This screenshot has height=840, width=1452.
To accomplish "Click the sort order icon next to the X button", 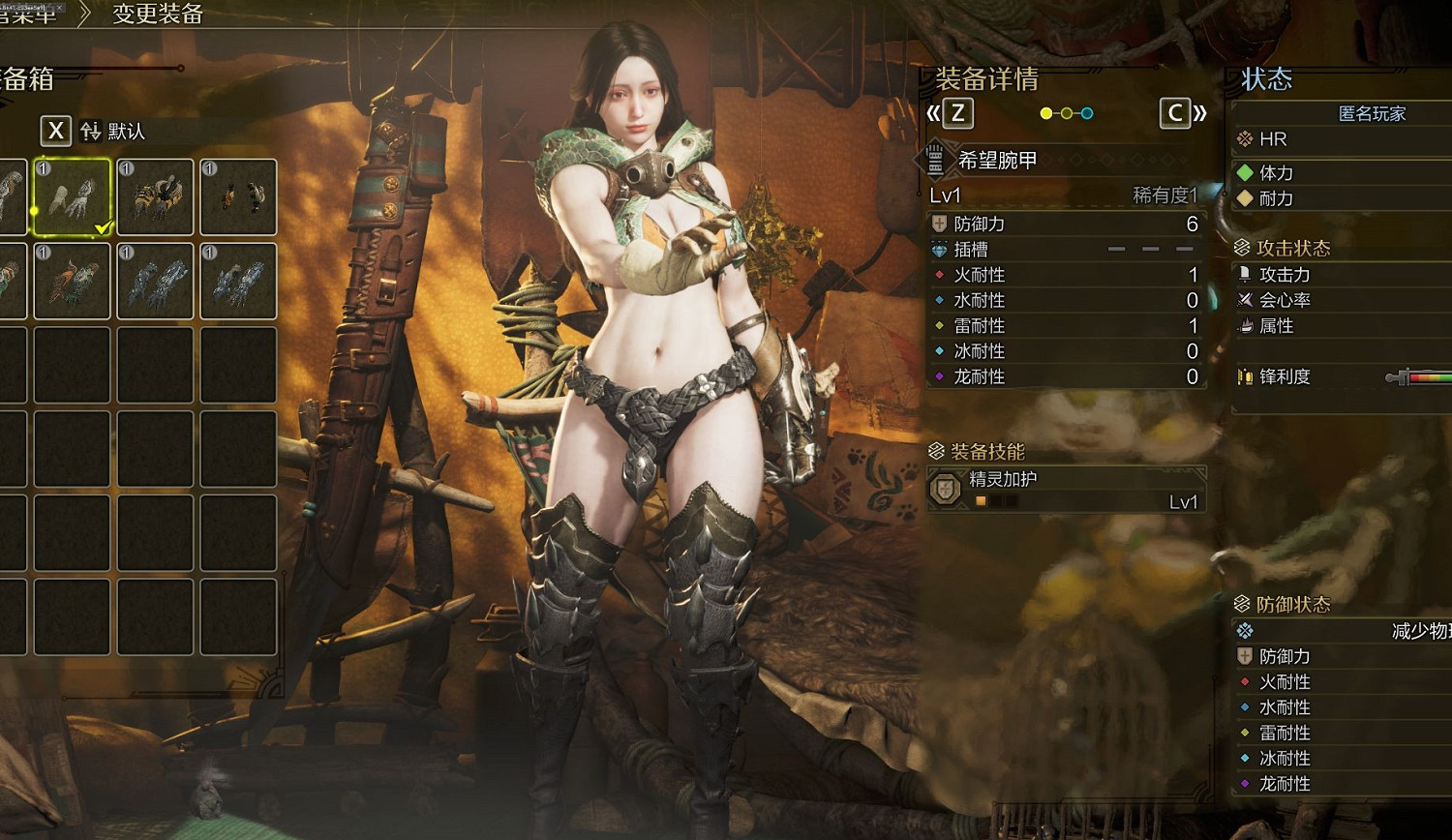I will coord(91,131).
